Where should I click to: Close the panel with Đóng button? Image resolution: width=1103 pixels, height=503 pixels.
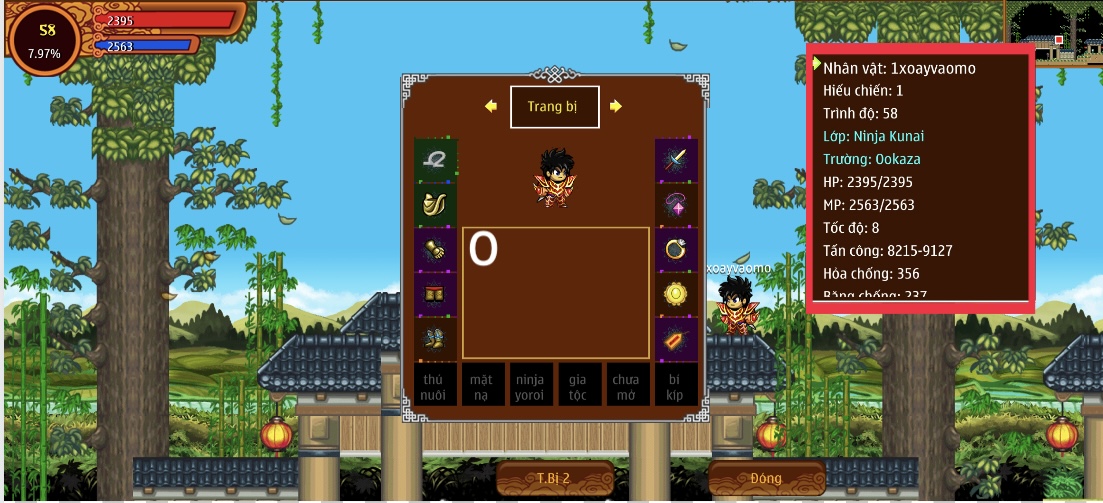click(x=766, y=478)
